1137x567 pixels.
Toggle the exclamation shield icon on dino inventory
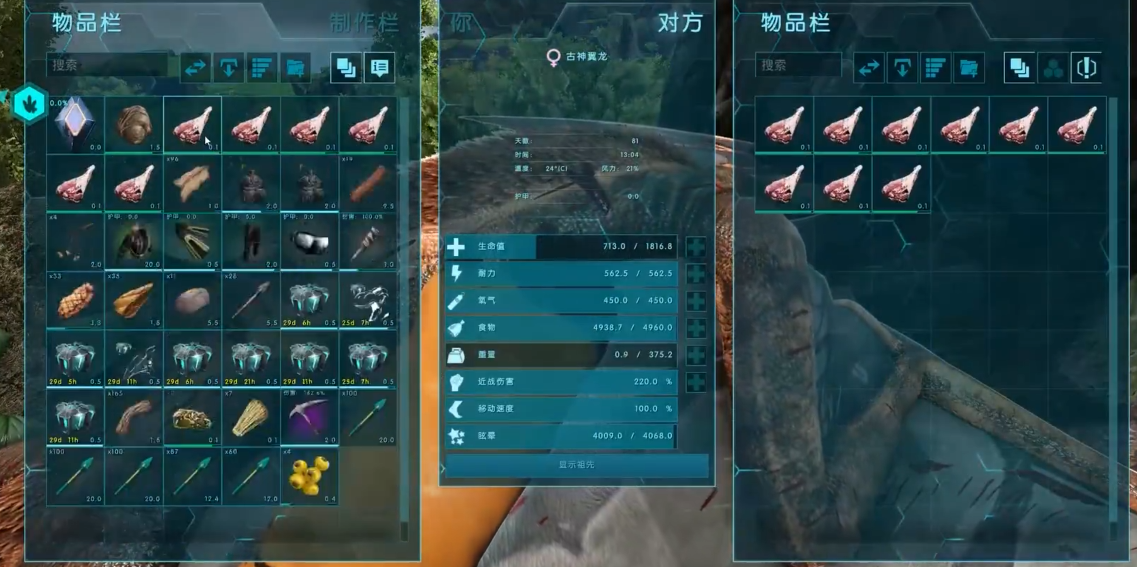1086,68
